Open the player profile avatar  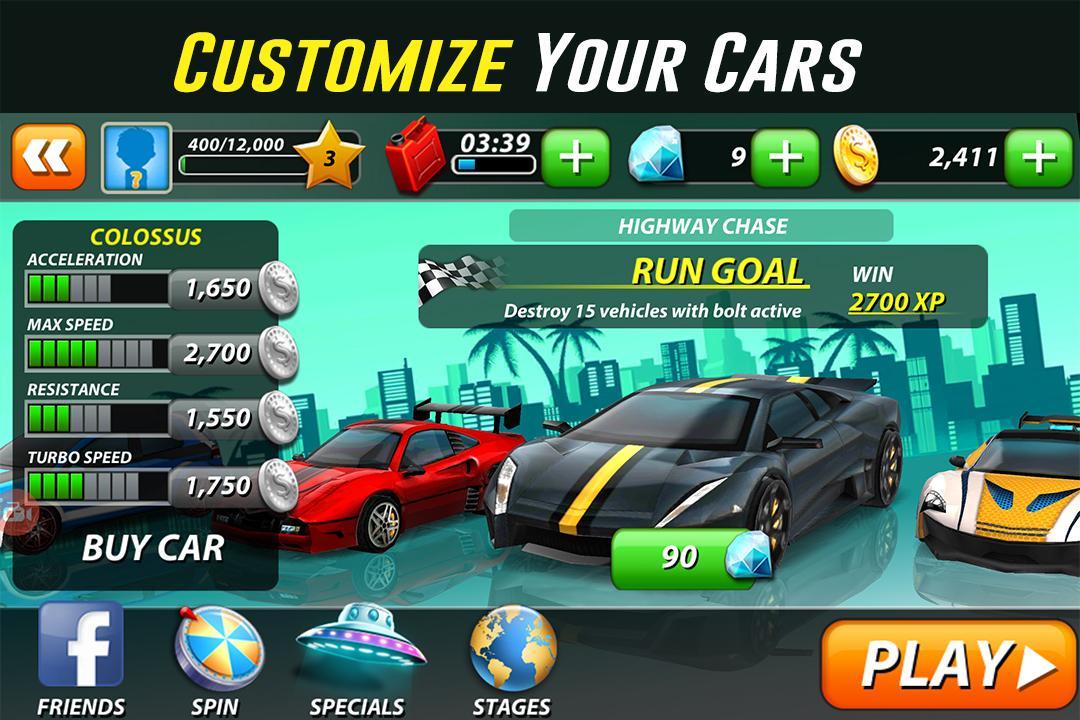click(x=137, y=158)
